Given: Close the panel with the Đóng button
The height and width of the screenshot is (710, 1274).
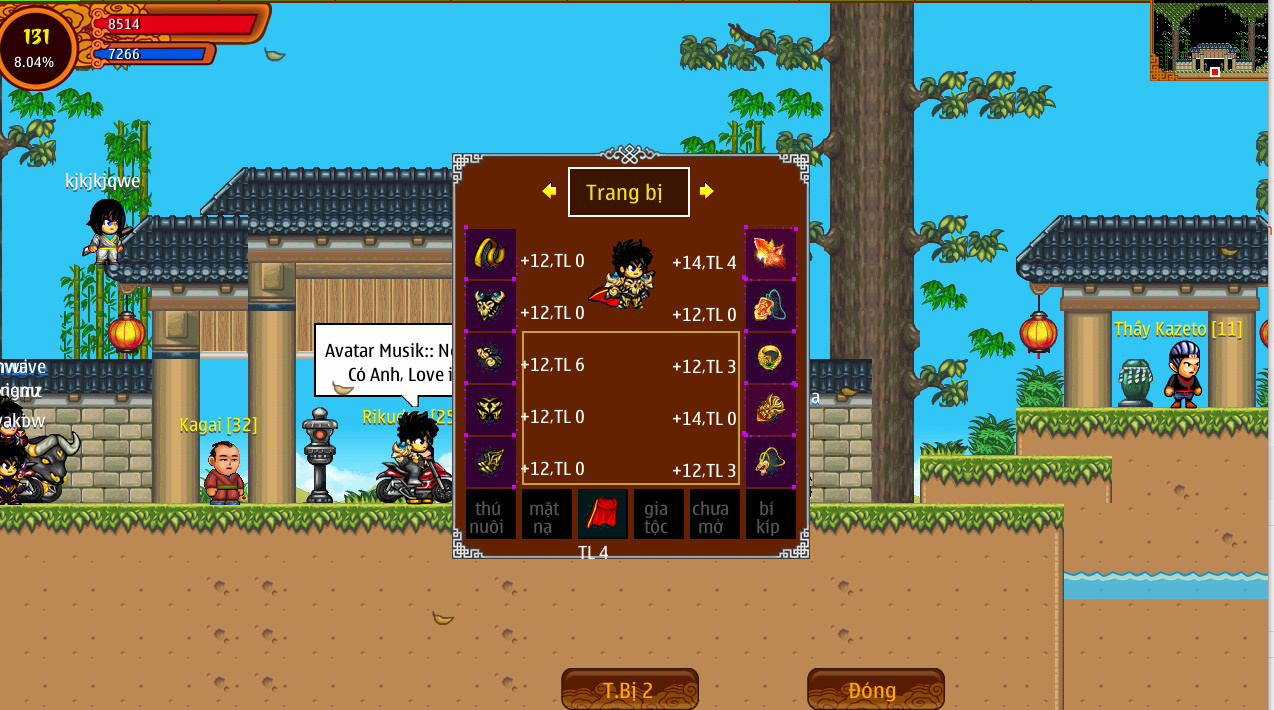Looking at the screenshot, I should (x=875, y=689).
